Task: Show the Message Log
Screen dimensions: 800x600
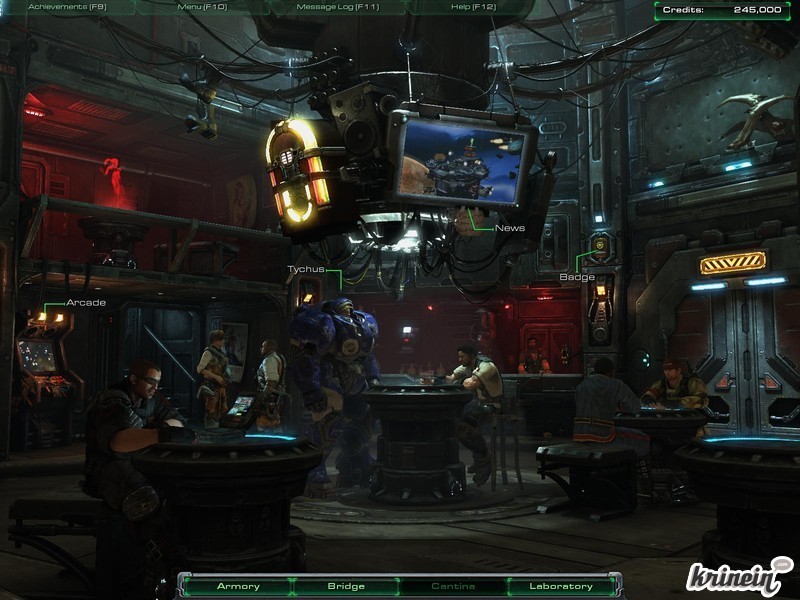Action: [x=337, y=7]
